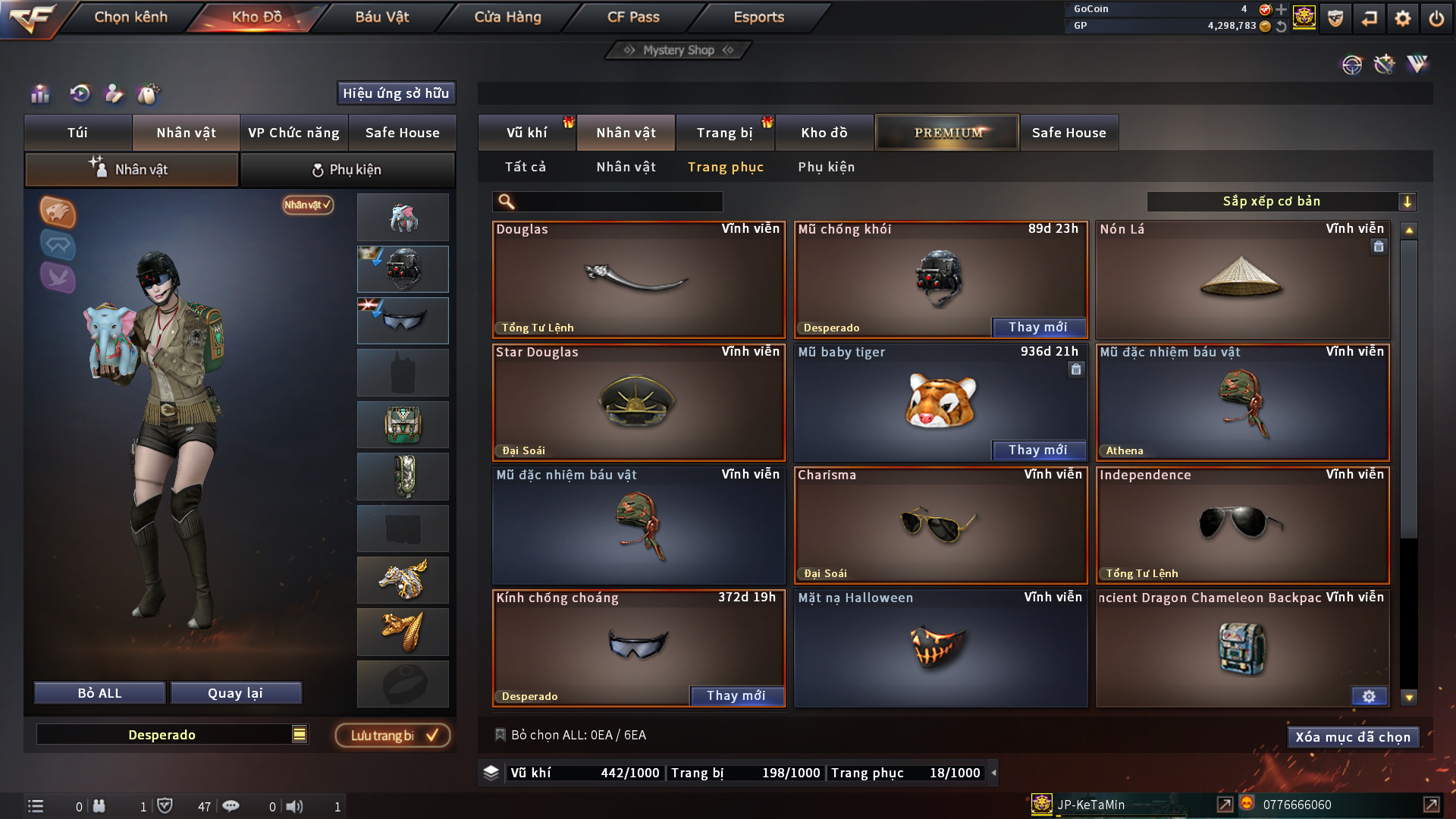Open the CF Pass menu
1456x819 pixels.
coord(633,17)
